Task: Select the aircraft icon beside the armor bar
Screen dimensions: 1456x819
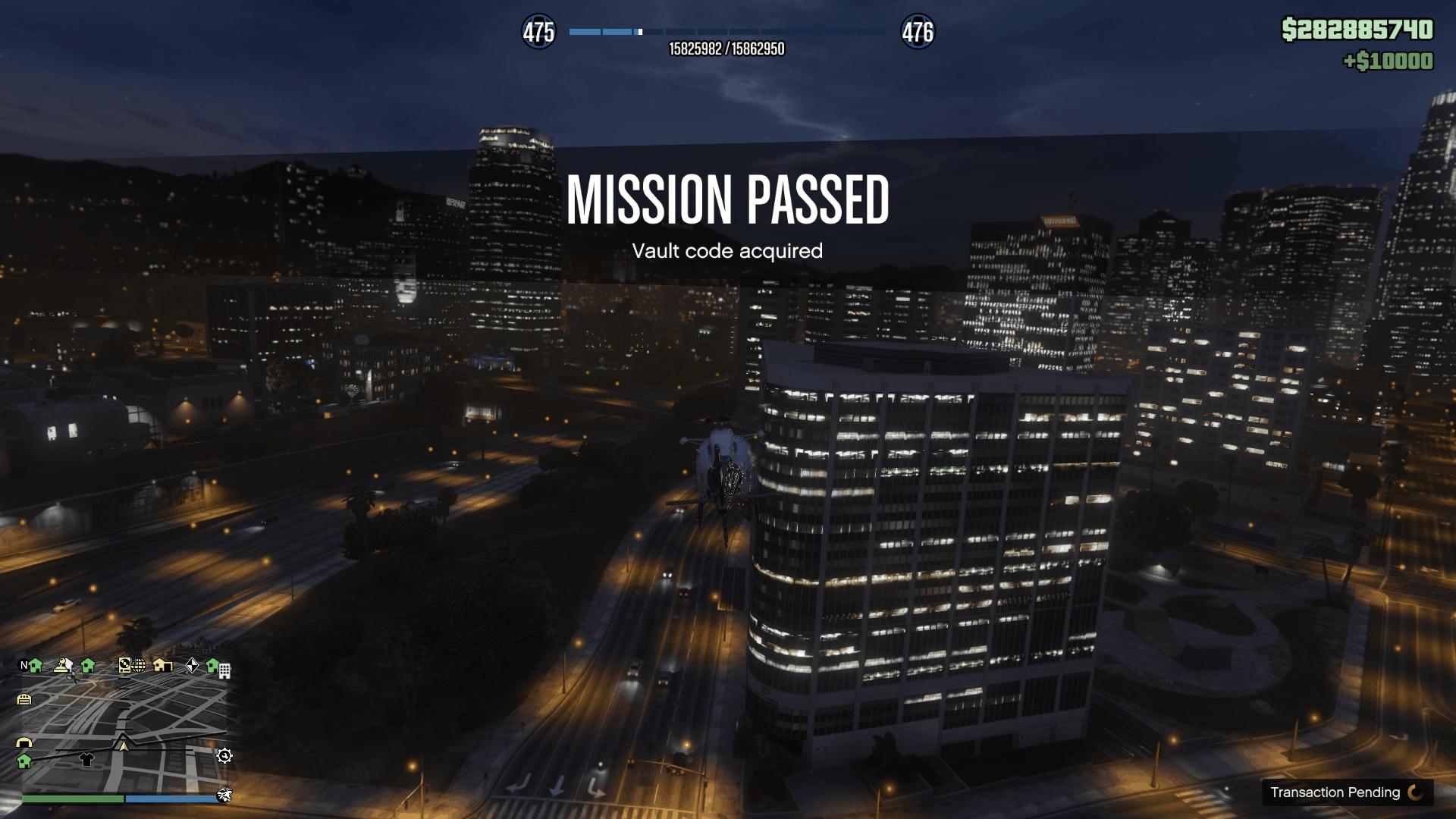Action: [x=224, y=795]
